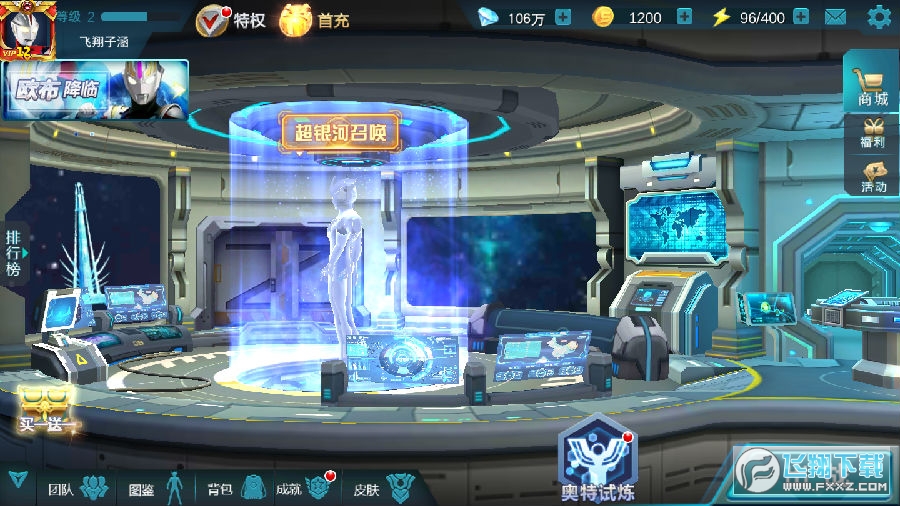Open the 欧布降临 event banner
Viewport: 900px width, 506px height.
(x=96, y=89)
